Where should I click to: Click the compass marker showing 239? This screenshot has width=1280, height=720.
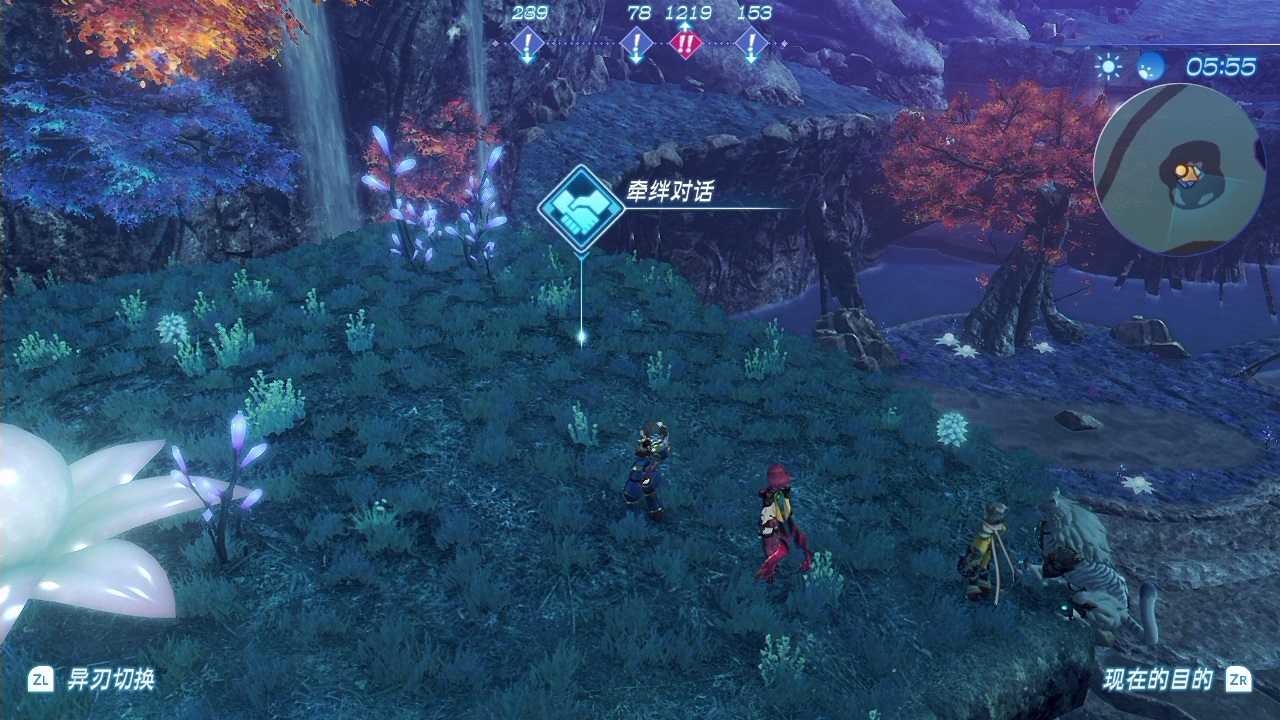(x=527, y=43)
